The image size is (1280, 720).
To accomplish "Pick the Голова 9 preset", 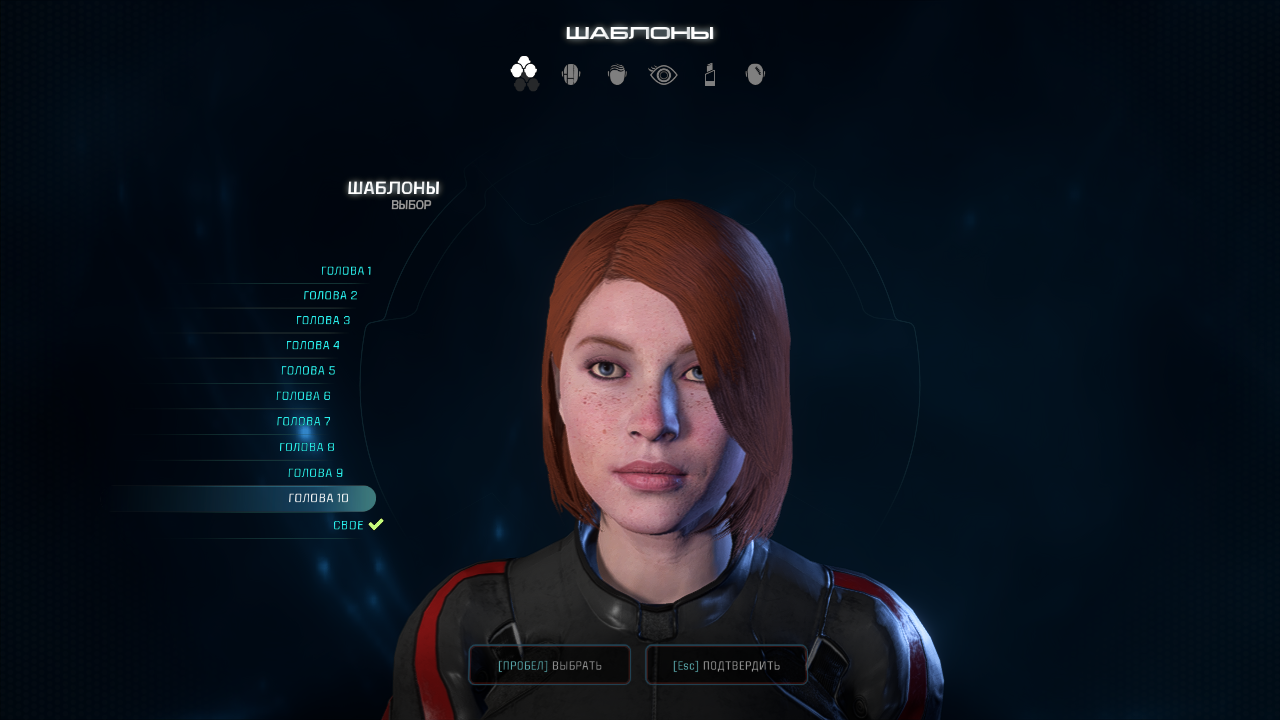I will coord(315,473).
